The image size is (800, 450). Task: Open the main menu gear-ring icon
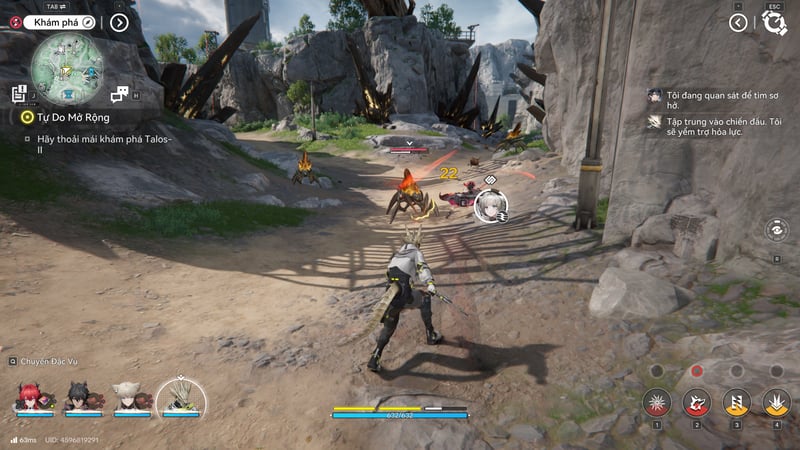[x=774, y=22]
